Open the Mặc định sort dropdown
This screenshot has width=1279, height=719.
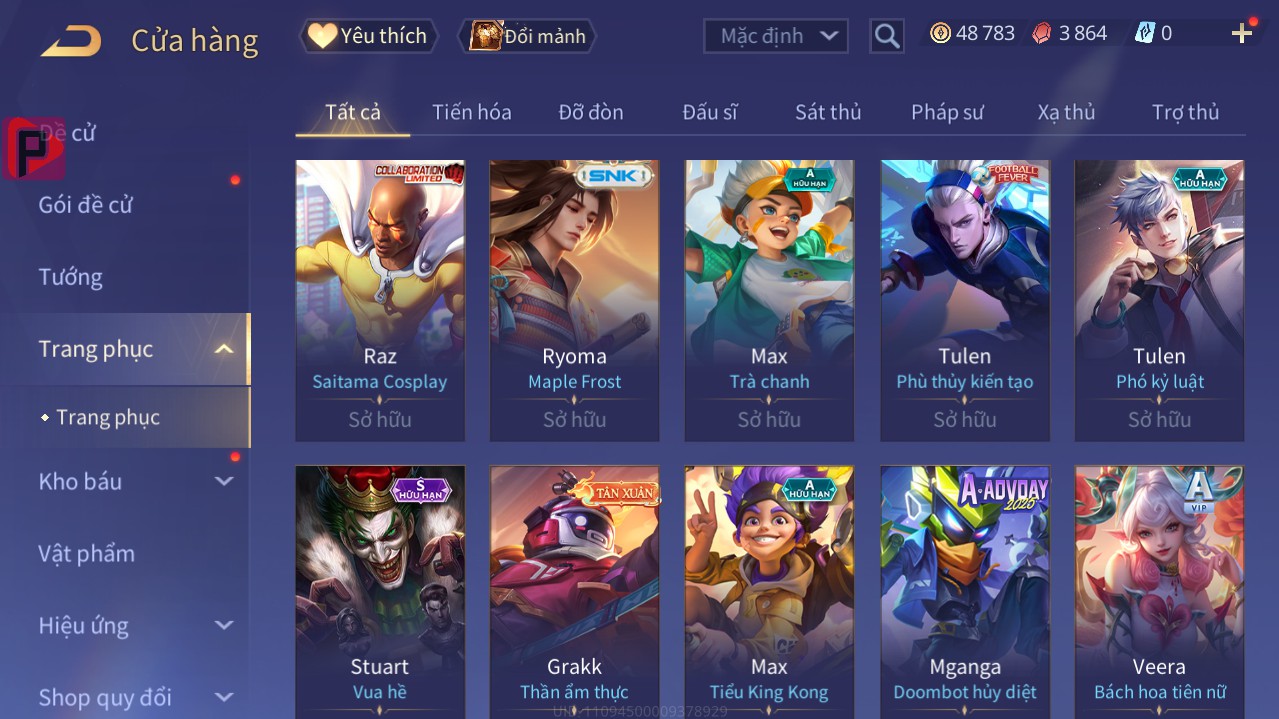pos(776,36)
